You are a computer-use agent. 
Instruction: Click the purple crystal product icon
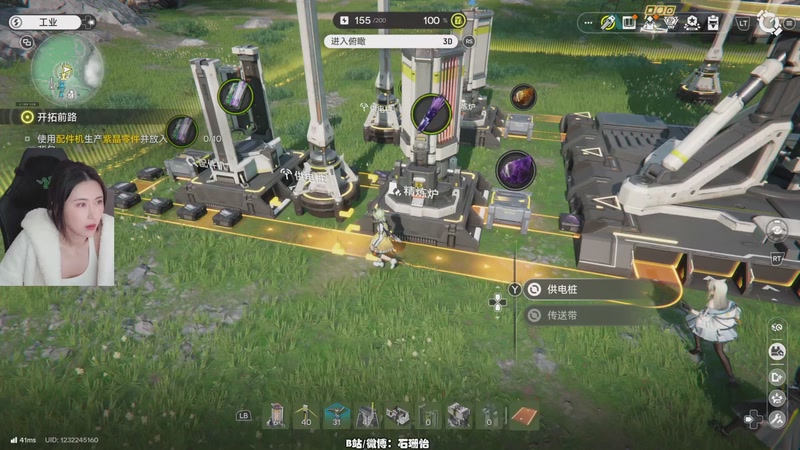coord(515,169)
